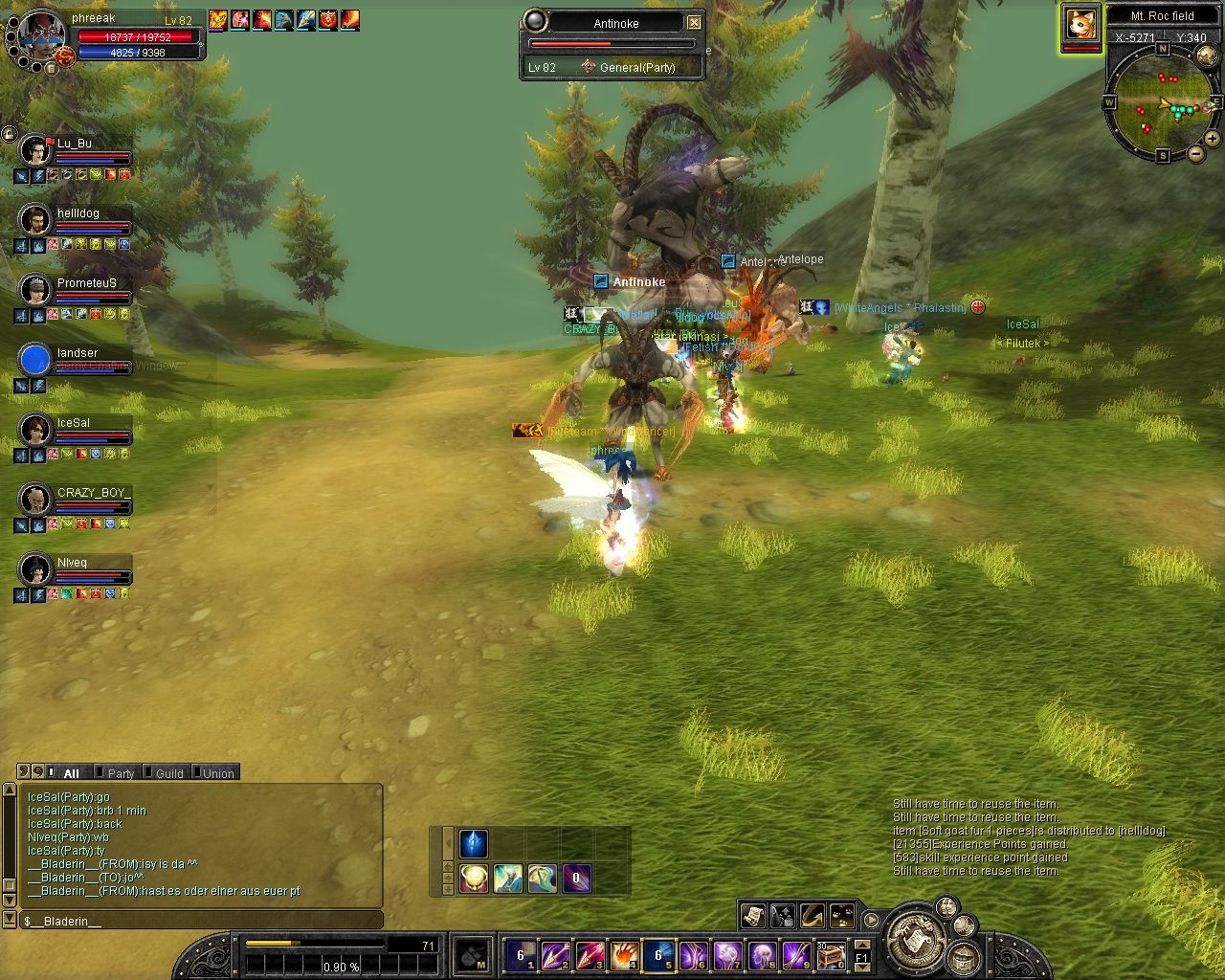The image size is (1225, 980).
Task: Select party member PrometeuS
Action: (36, 290)
